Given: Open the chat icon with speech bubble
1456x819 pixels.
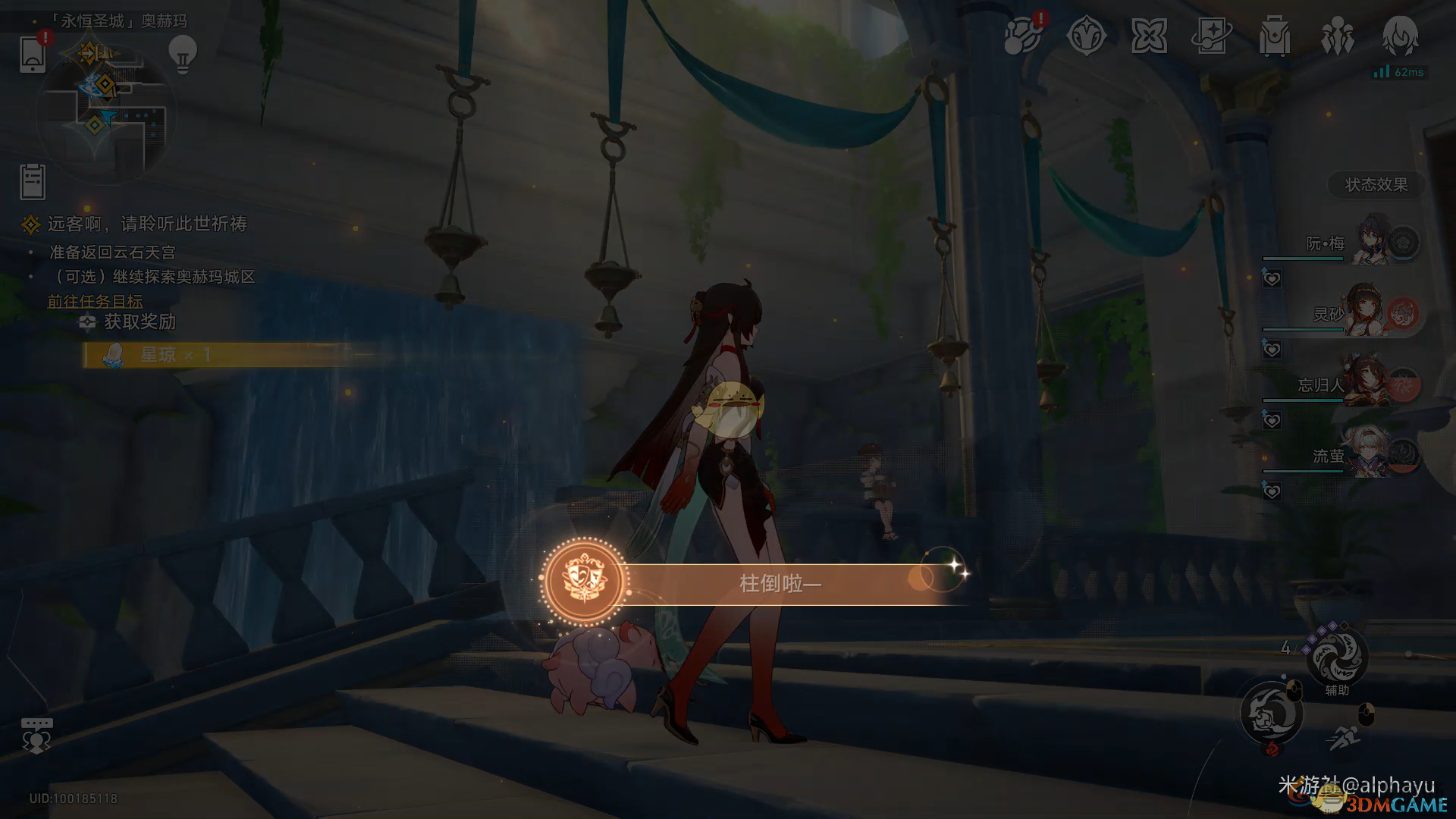Looking at the screenshot, I should point(36,736).
